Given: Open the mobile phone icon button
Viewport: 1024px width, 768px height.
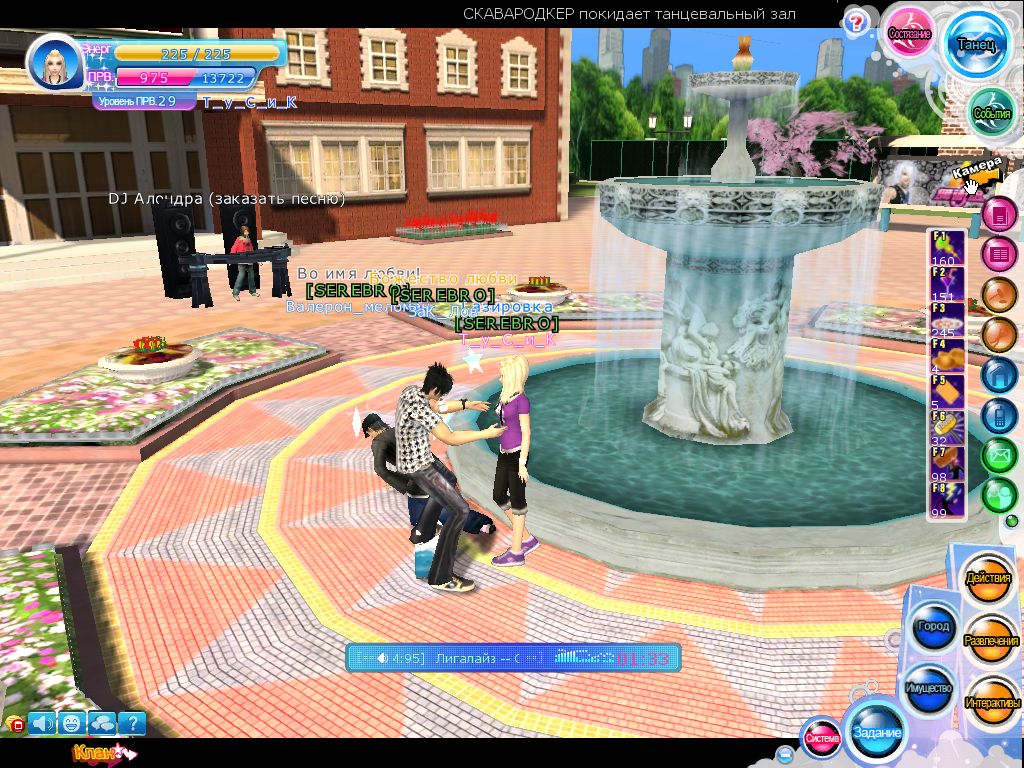Looking at the screenshot, I should (x=998, y=414).
